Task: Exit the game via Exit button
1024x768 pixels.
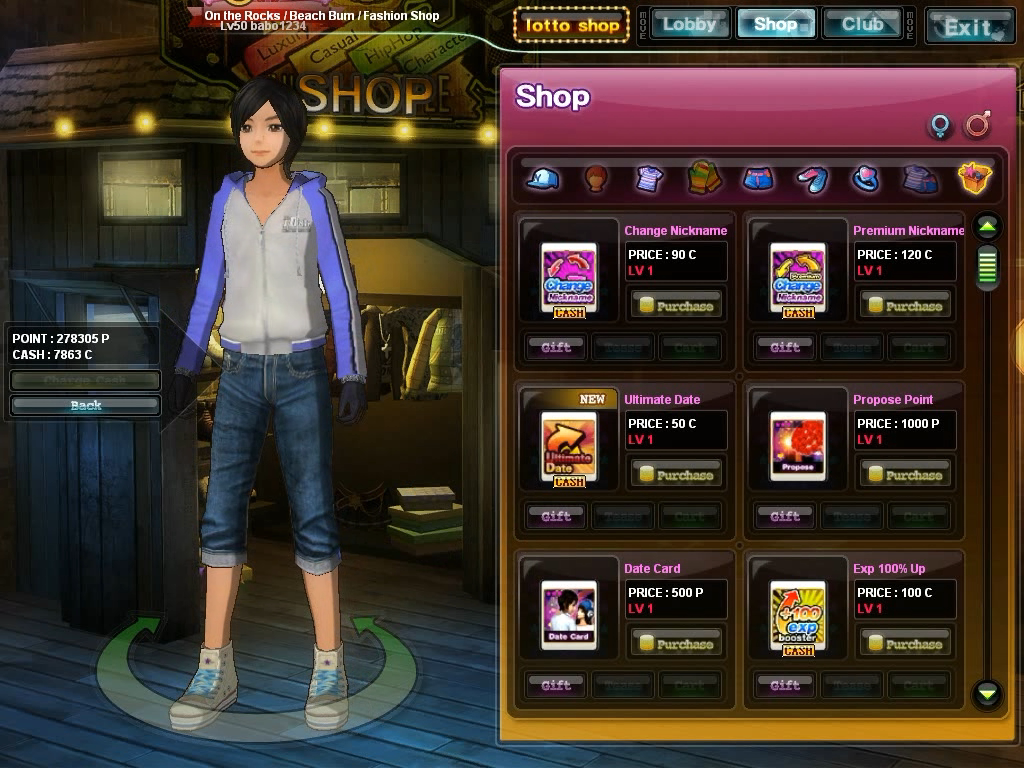Action: click(967, 26)
